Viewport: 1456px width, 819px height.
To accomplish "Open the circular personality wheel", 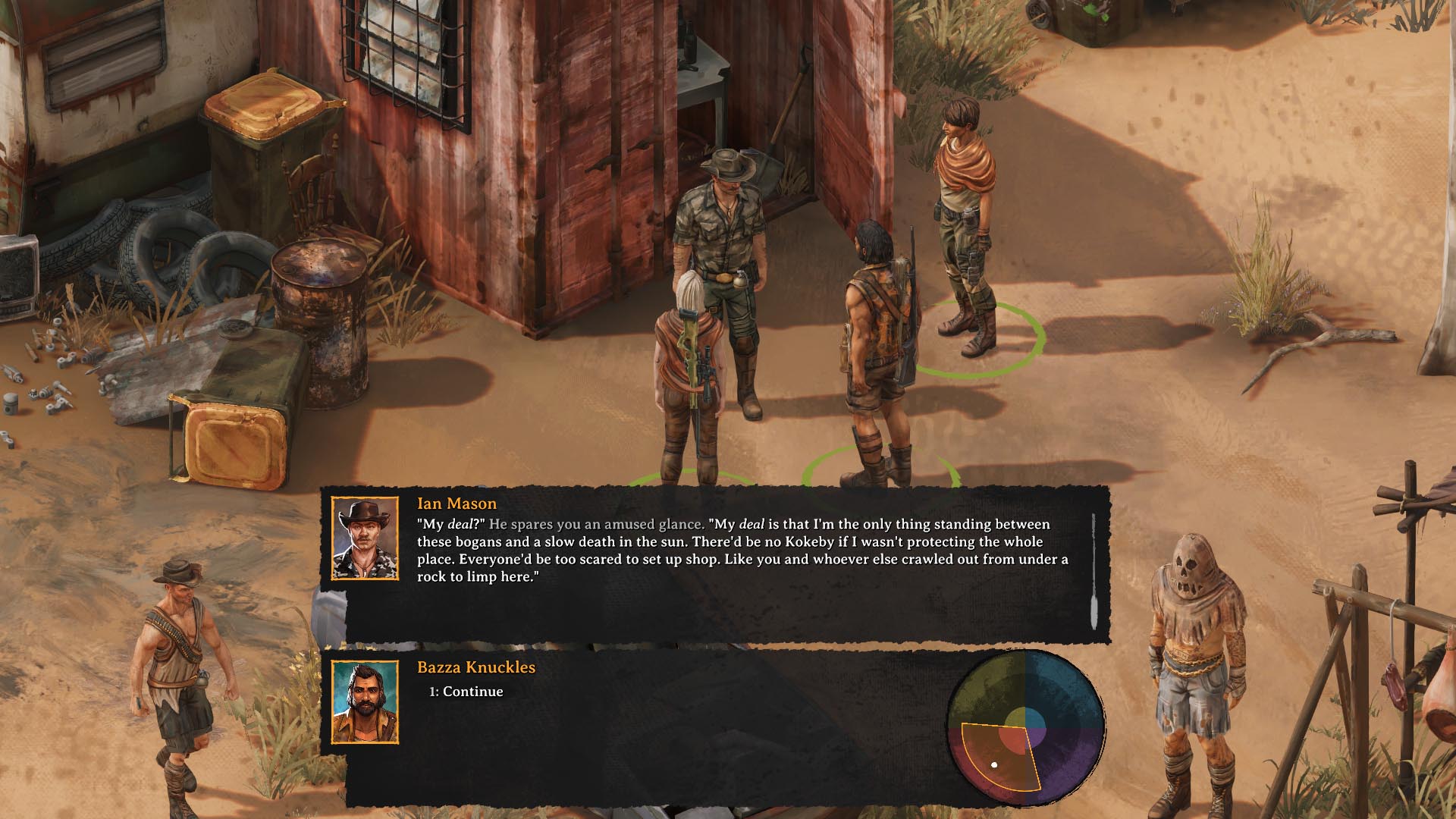I will point(1025,730).
